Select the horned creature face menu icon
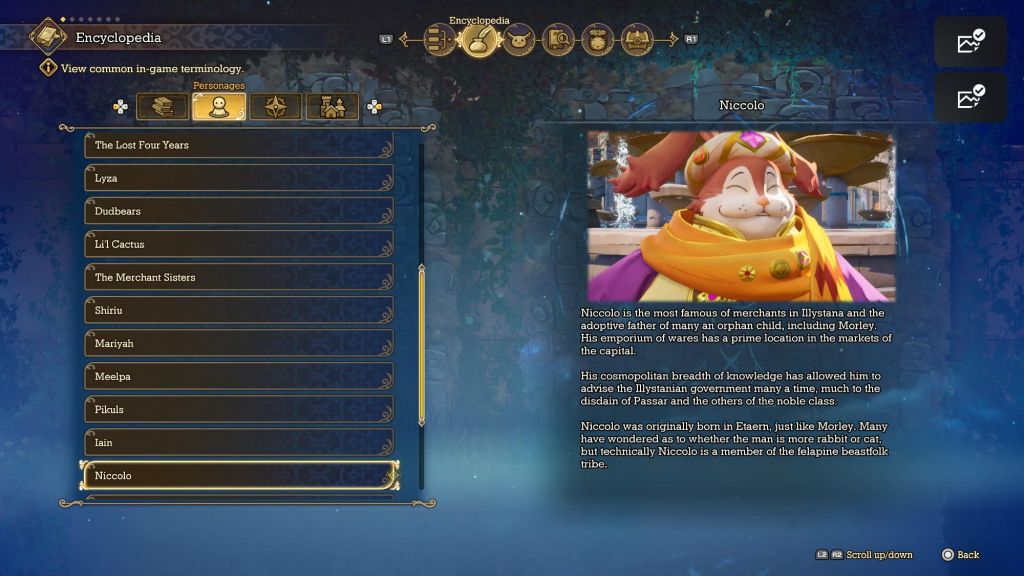Viewport: 1024px width, 576px height. pyautogui.click(x=519, y=40)
